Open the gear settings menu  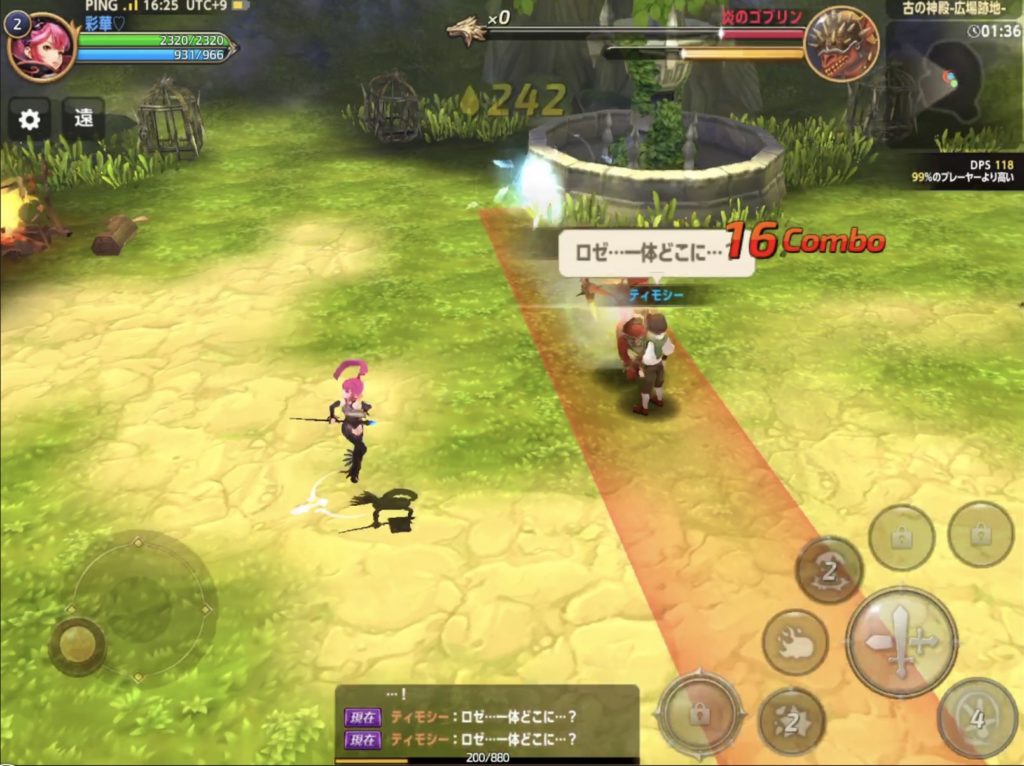[30, 120]
